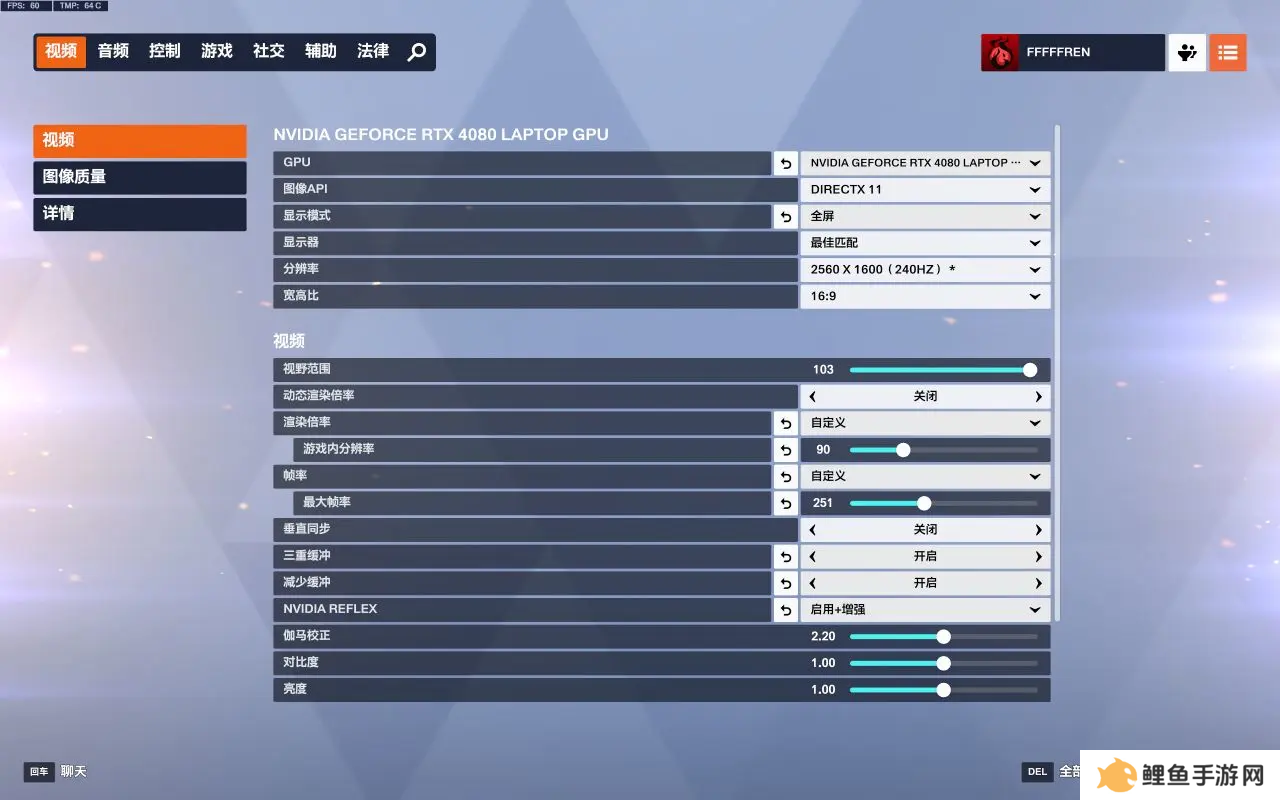
Task: Adjust the 伽马校正 slider
Action: pos(943,637)
